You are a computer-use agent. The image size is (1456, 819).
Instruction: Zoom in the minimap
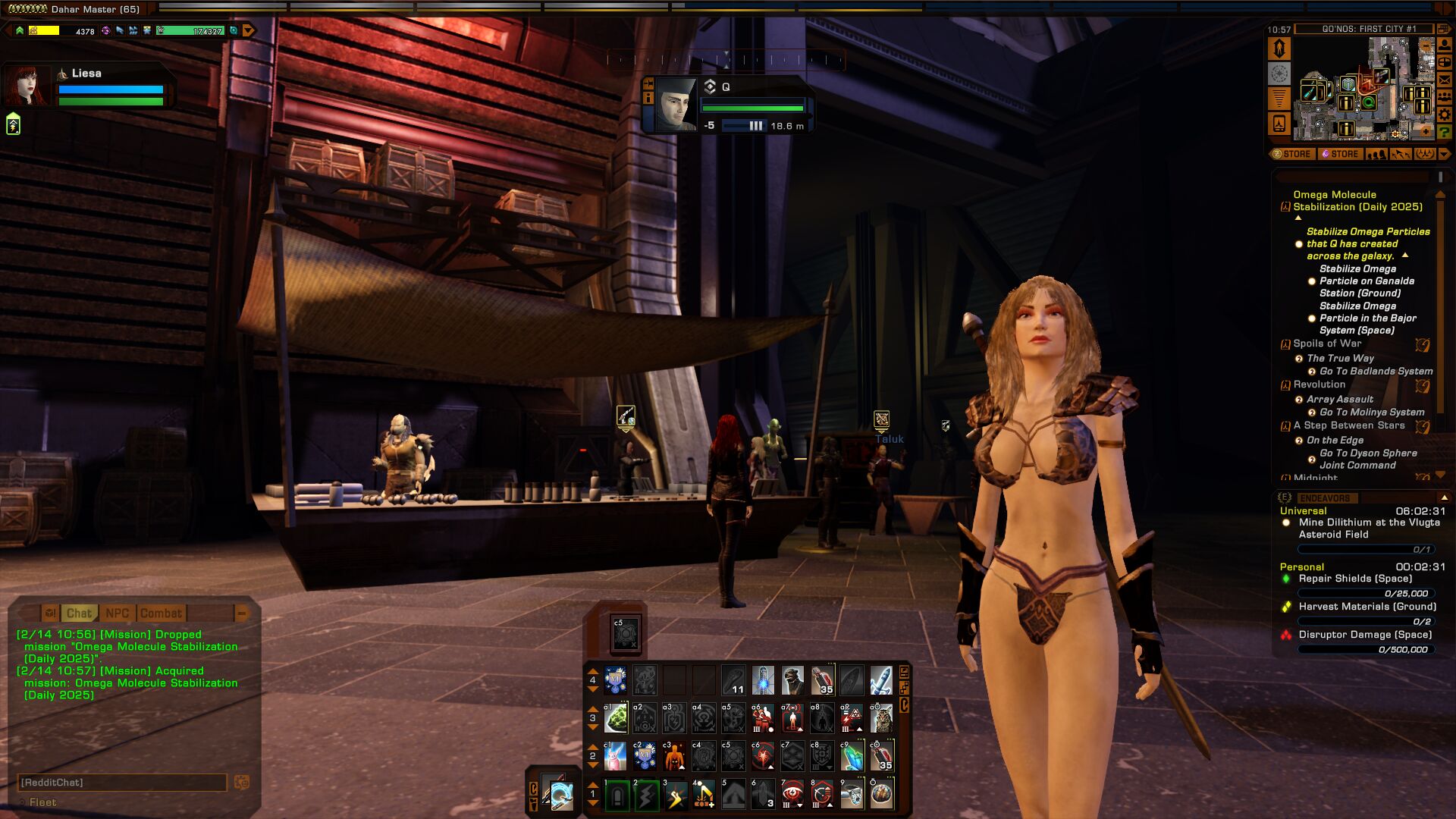(x=1426, y=130)
